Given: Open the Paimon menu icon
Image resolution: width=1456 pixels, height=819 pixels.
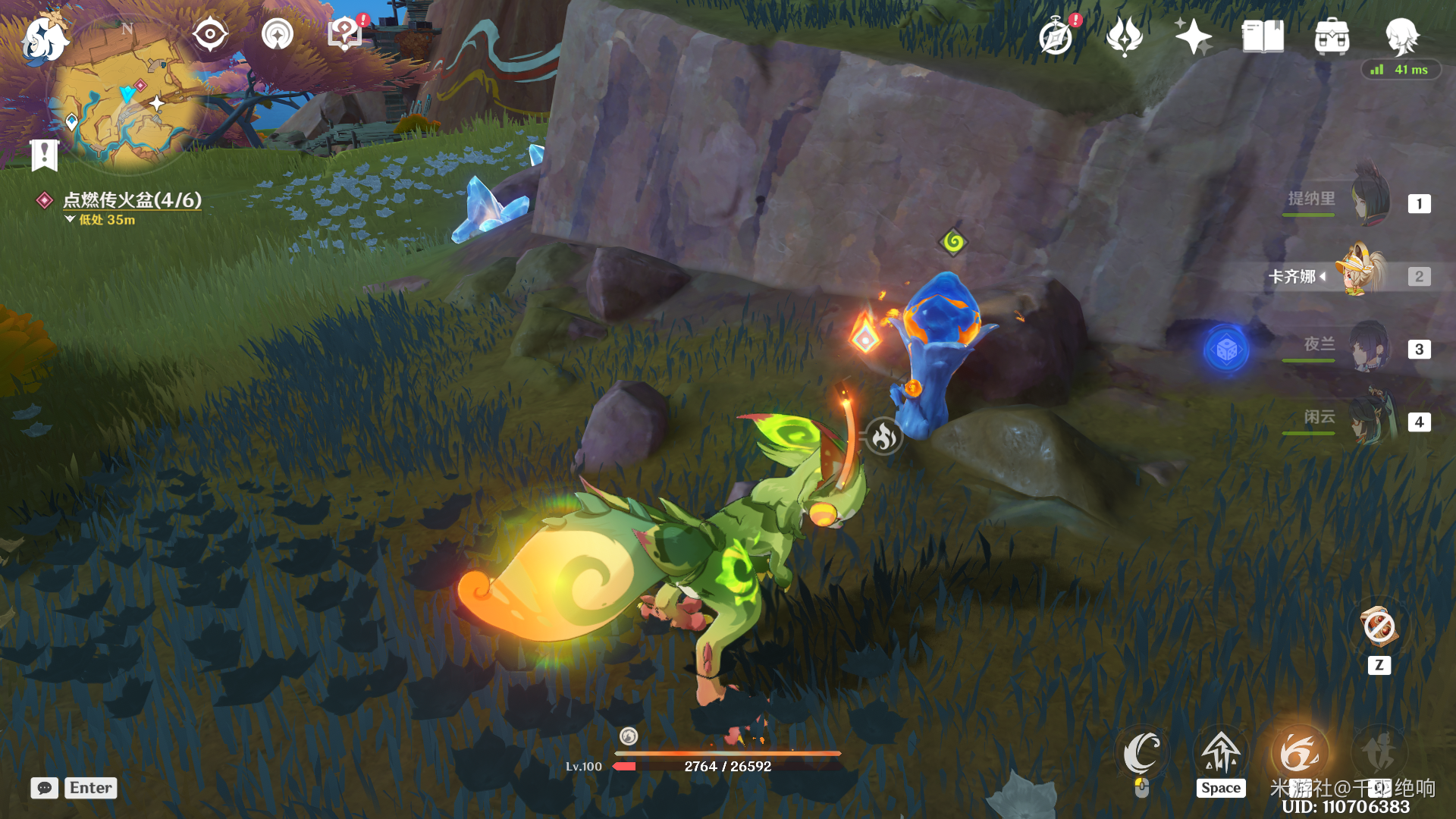Looking at the screenshot, I should point(43,38).
